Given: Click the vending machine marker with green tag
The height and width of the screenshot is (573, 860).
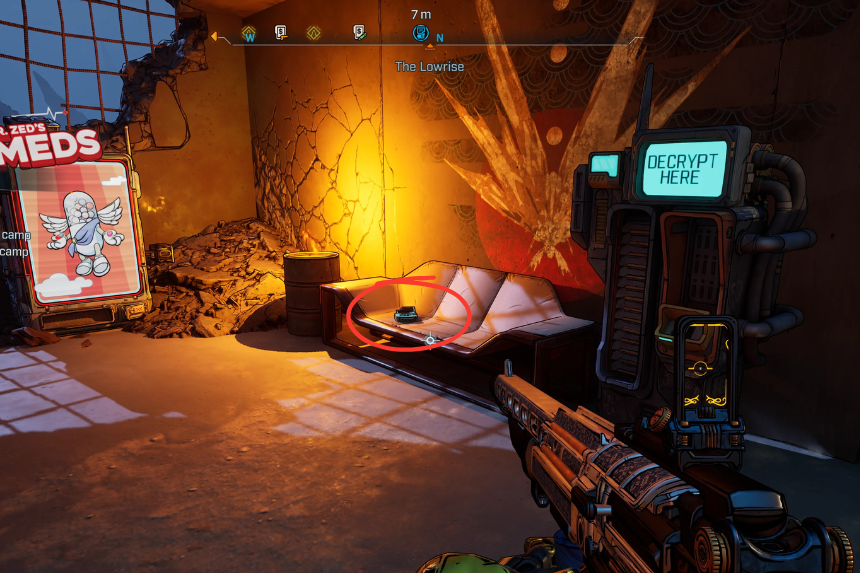Looking at the screenshot, I should (359, 33).
